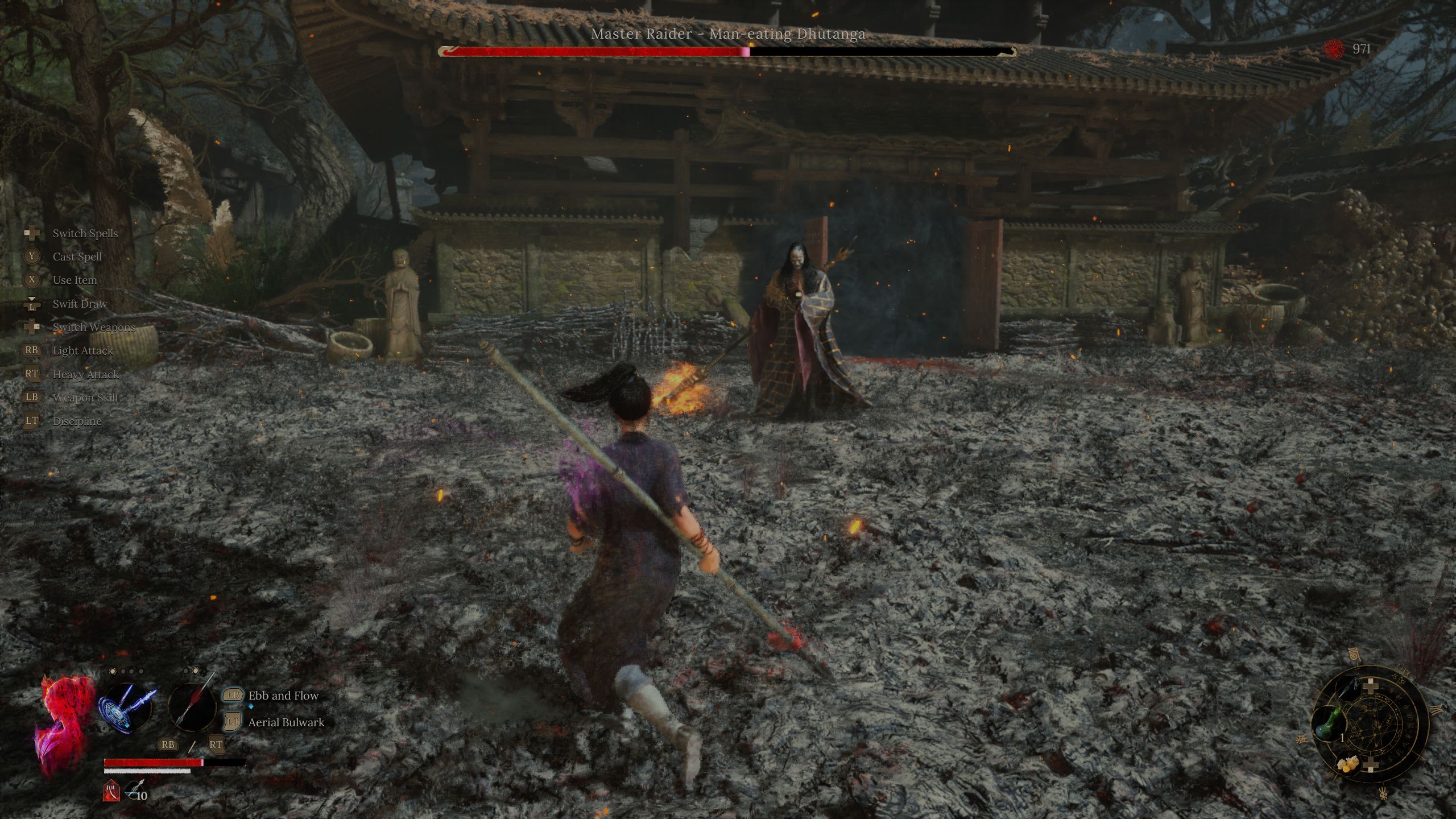
Task: Choose the Aerial Bulwark discipline skill
Action: coord(286,722)
